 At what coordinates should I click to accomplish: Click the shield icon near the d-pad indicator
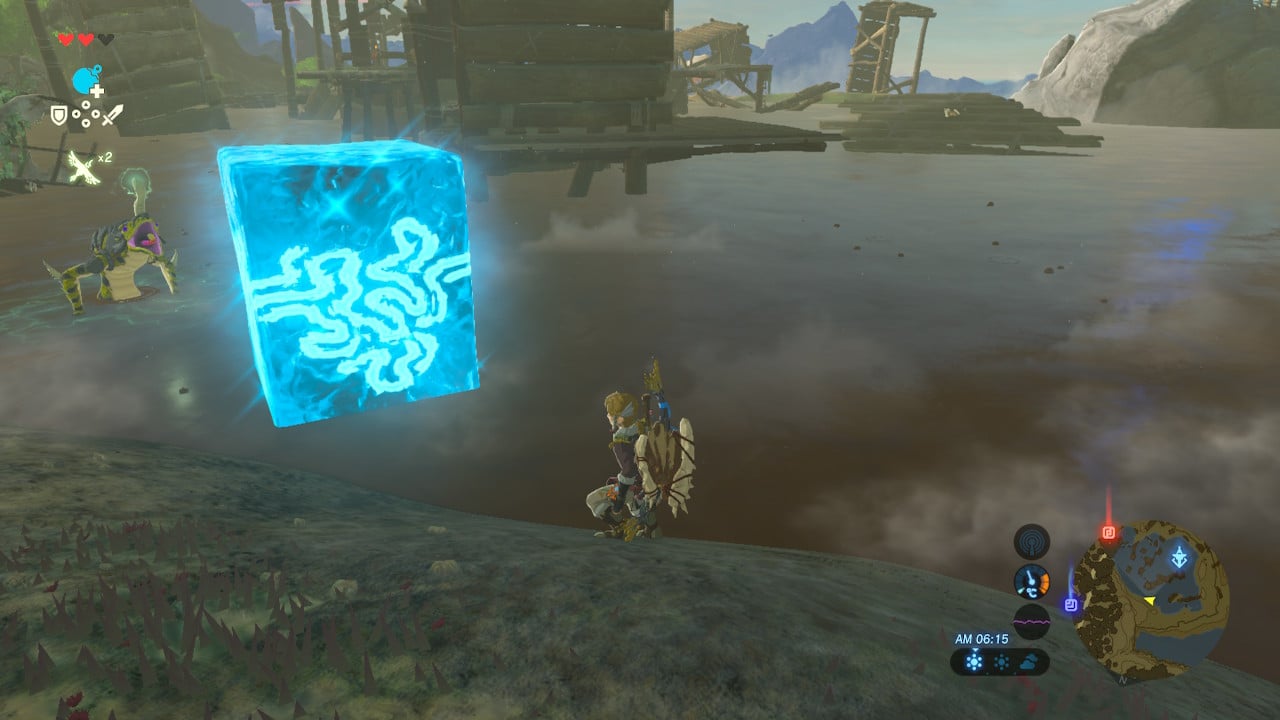click(x=59, y=115)
